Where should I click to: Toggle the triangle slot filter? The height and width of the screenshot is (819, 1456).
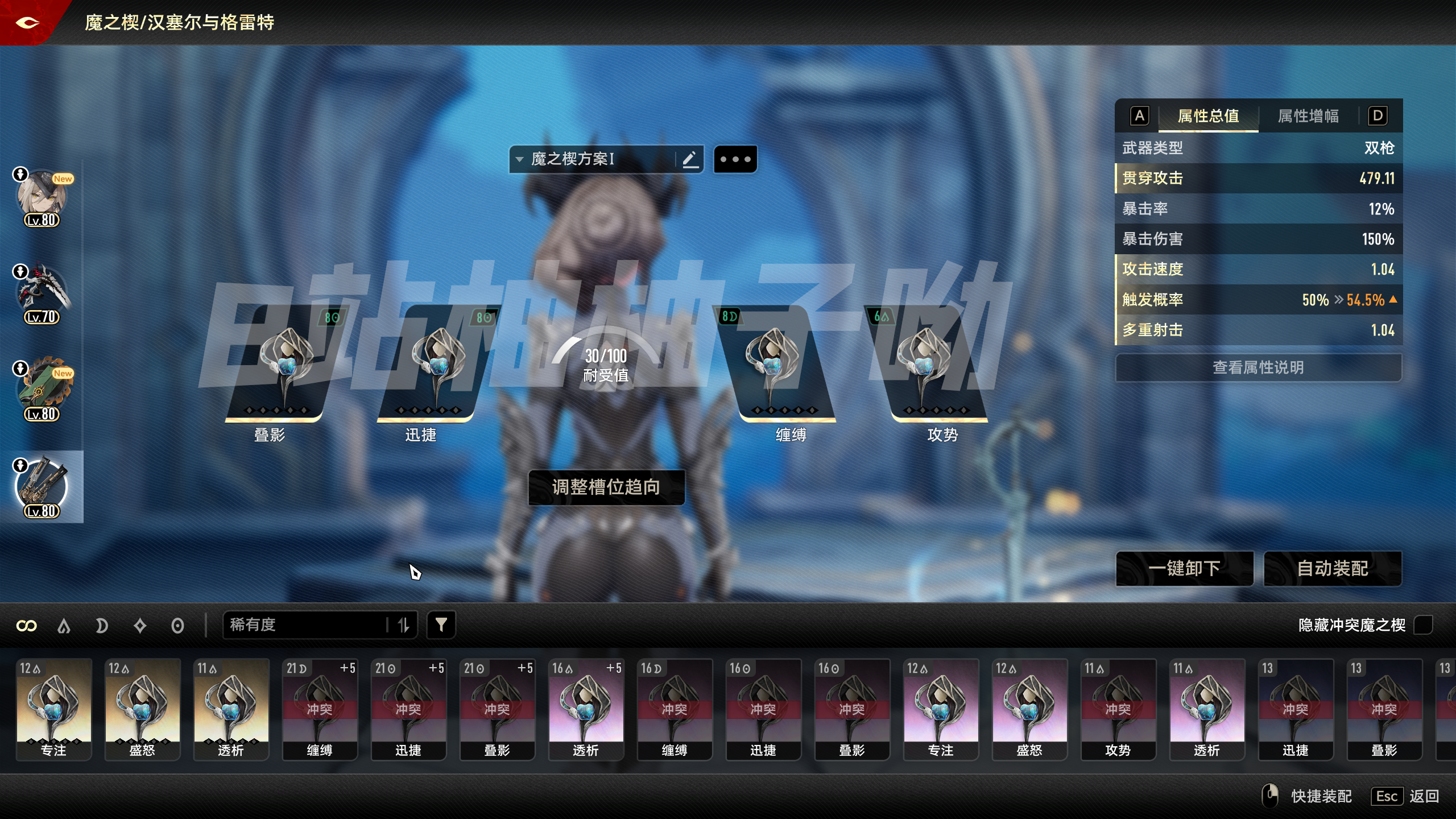tap(64, 624)
